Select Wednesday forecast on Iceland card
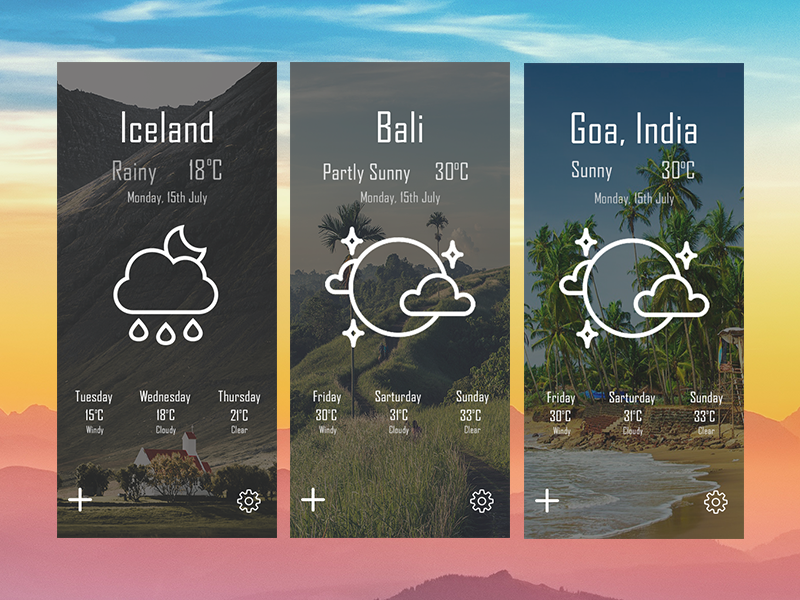 [165, 412]
